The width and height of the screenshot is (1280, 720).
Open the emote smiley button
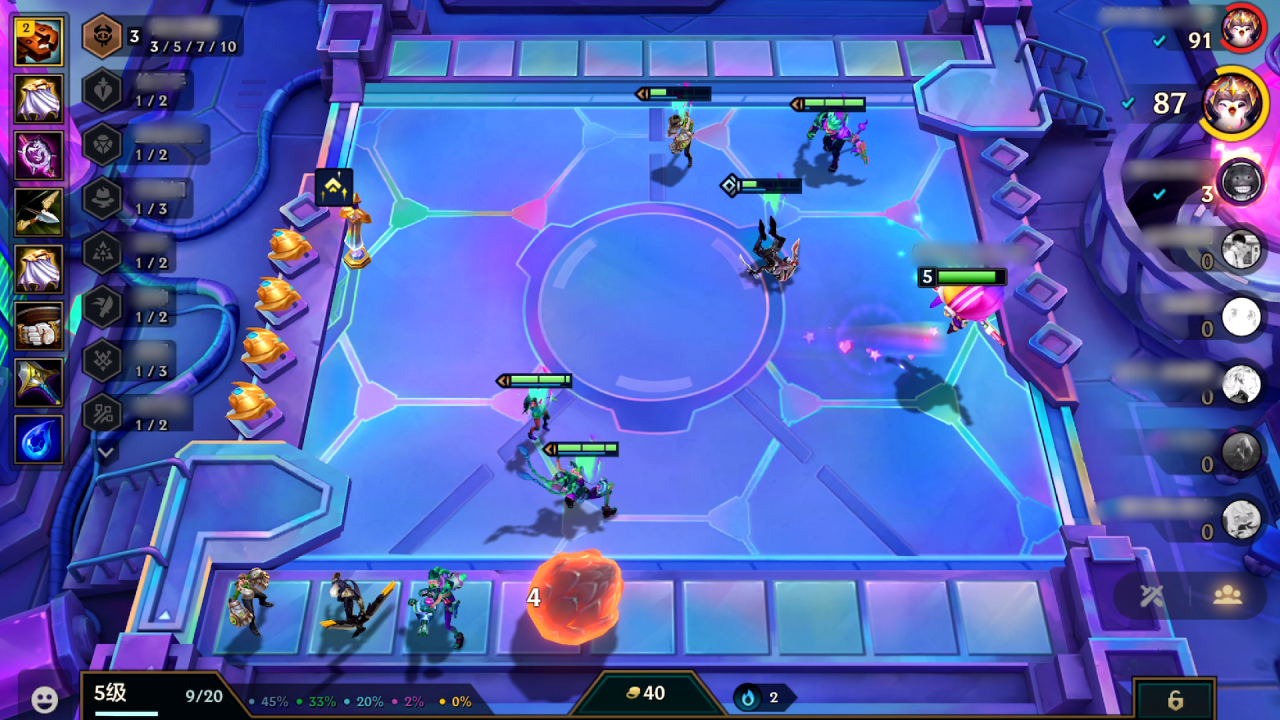44,699
